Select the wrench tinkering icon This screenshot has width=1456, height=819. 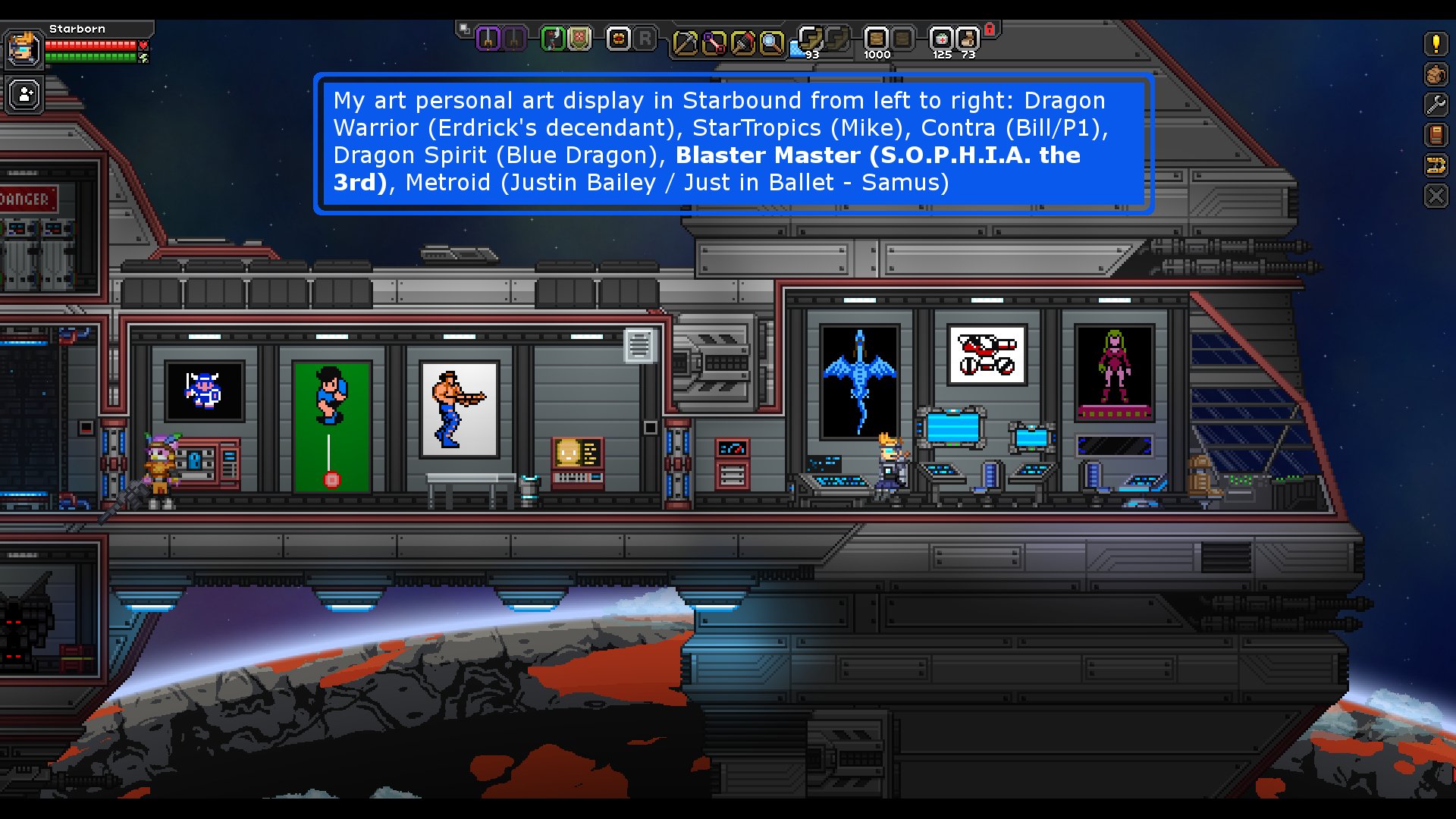point(1436,103)
